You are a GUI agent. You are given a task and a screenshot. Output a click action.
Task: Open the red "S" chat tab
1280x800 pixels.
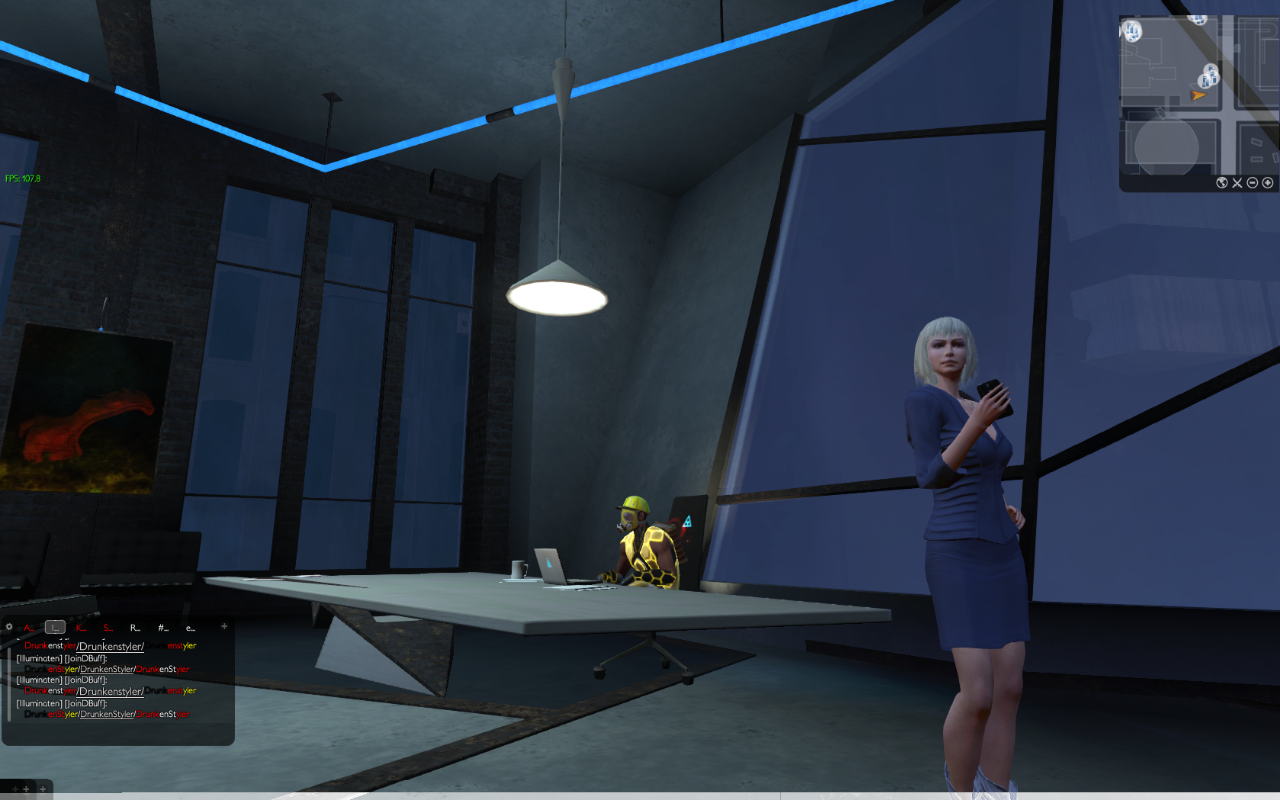point(108,627)
